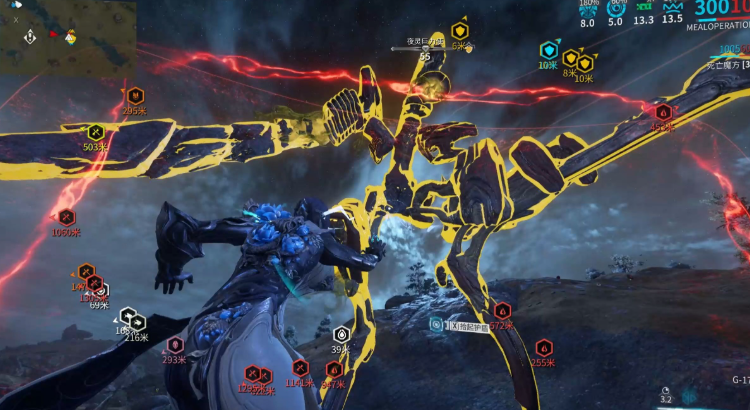This screenshot has width=750, height=410.
Task: Click the red flame marker at 453米
Action: [663, 112]
